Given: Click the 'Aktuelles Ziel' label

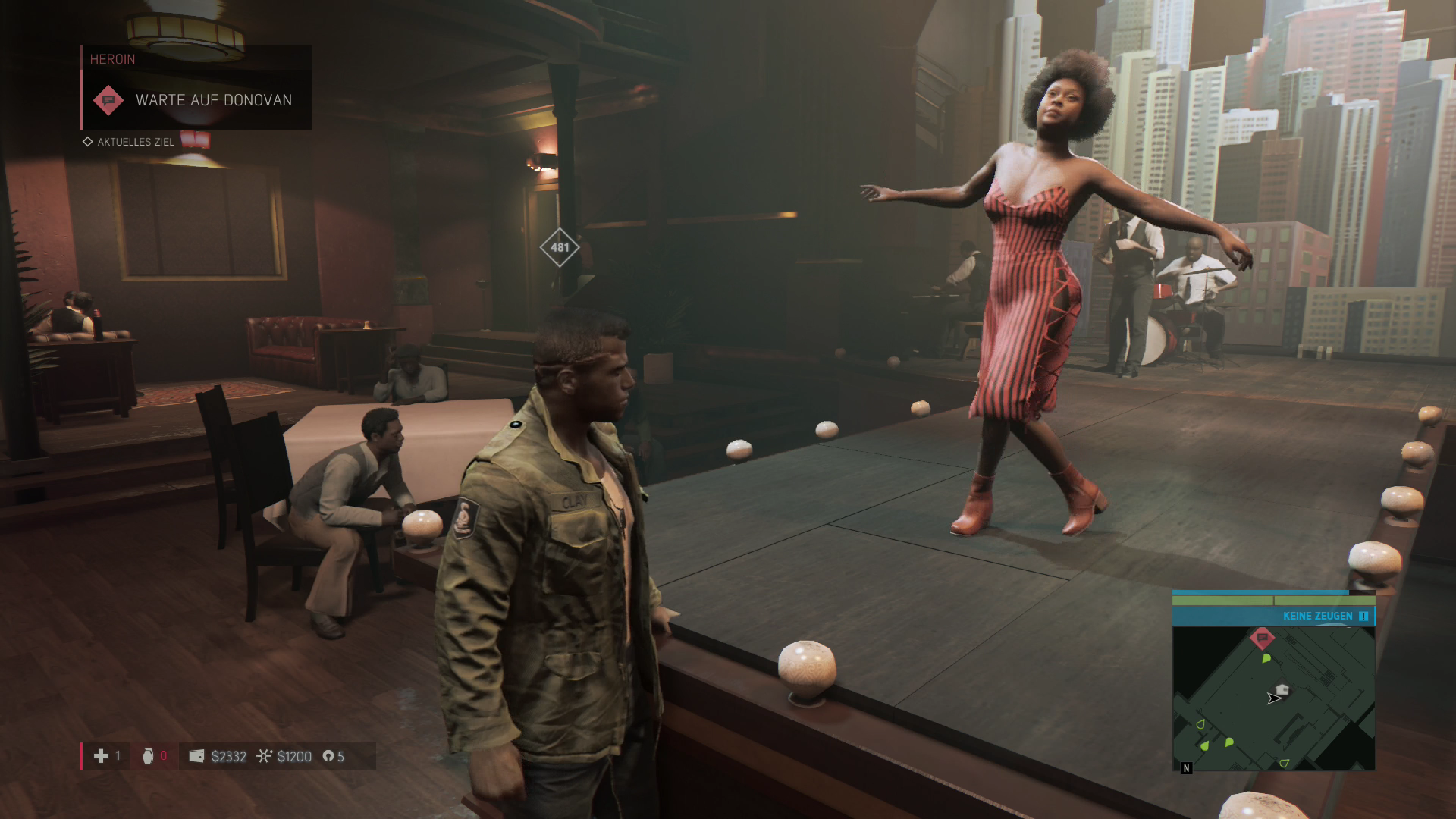Looking at the screenshot, I should pos(136,142).
